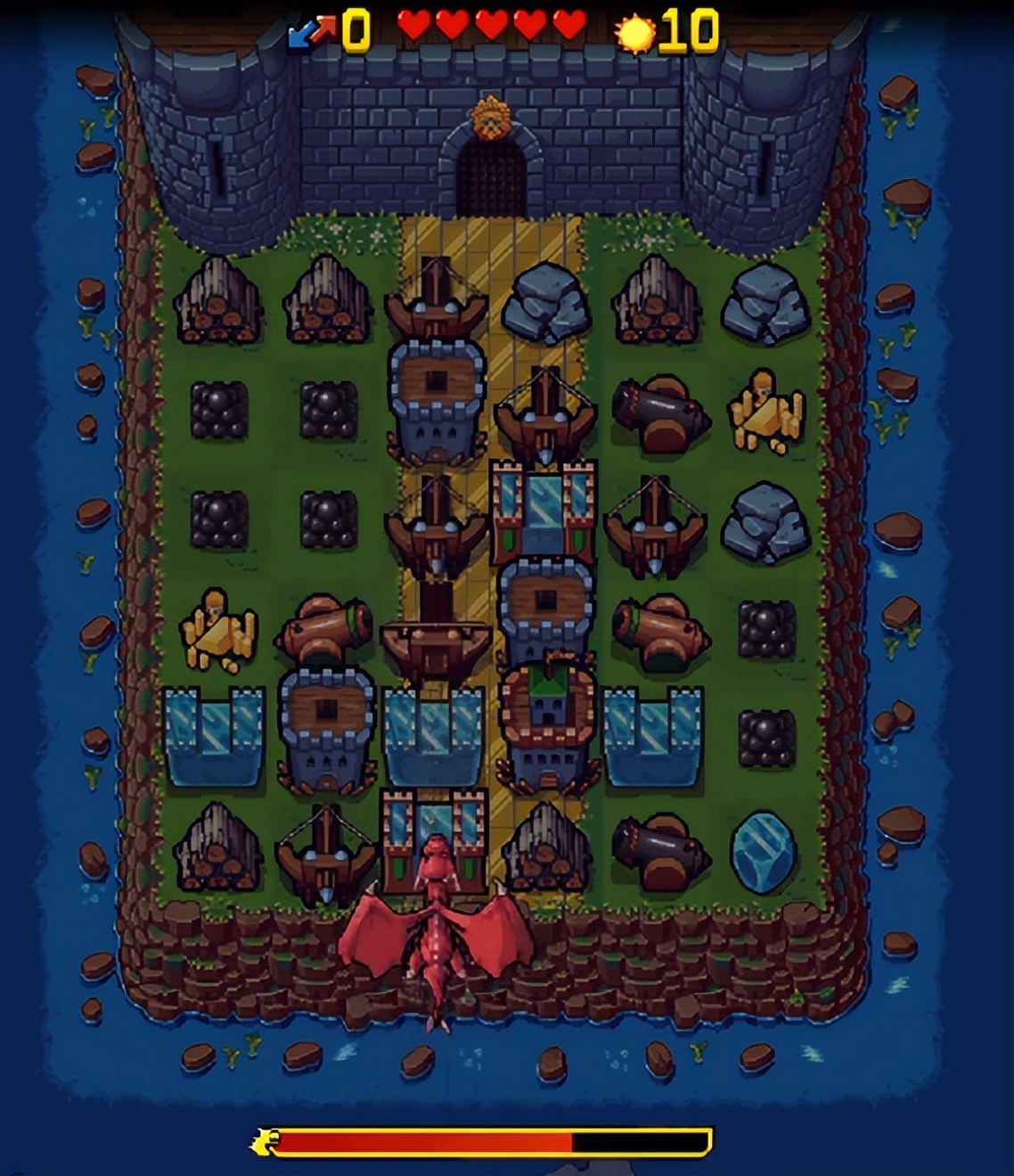The height and width of the screenshot is (1176, 1014).
Task: Choose the gold golem beside the black cannon
Action: [765, 412]
